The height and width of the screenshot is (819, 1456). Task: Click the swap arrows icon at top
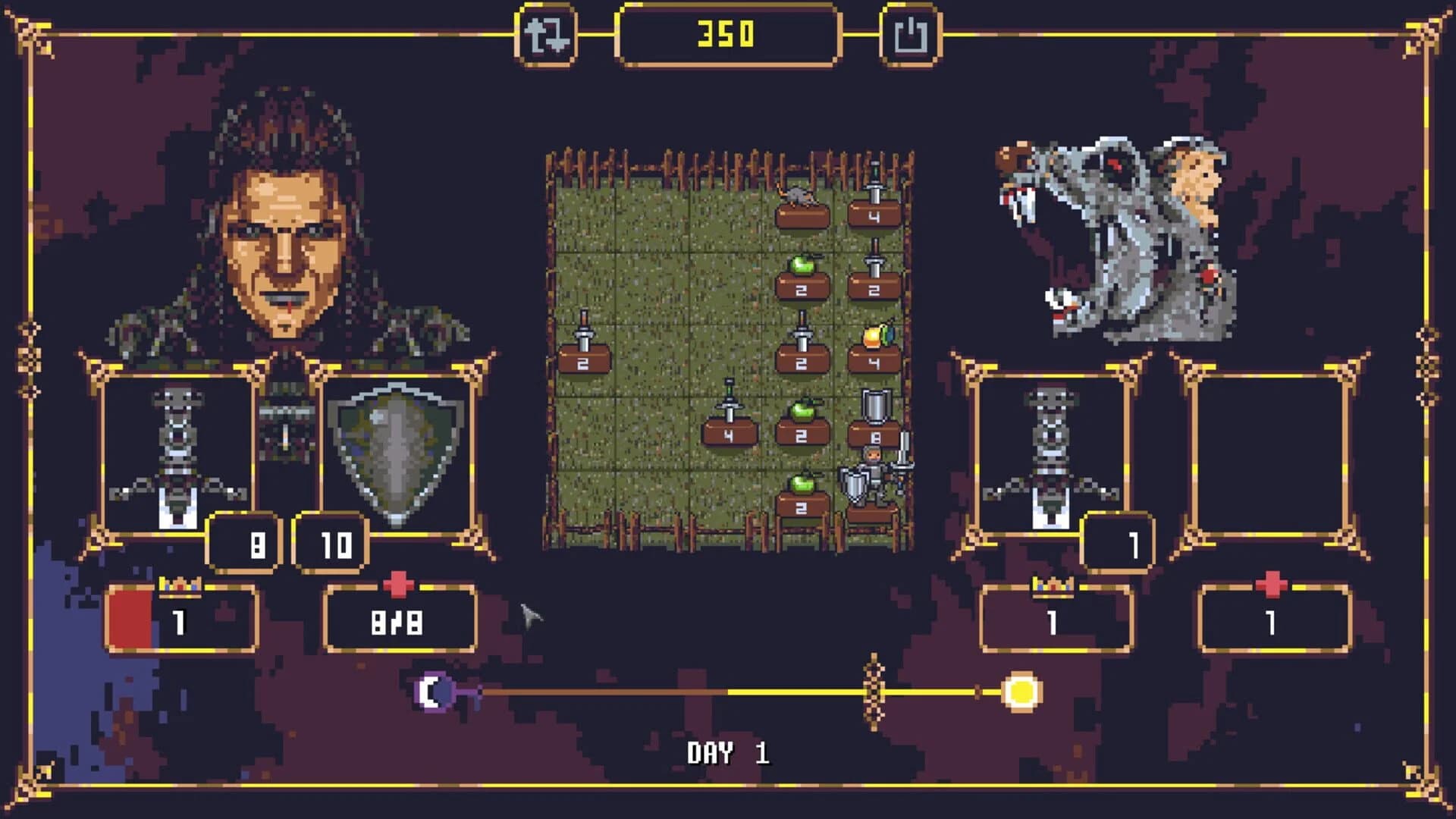[x=548, y=34]
